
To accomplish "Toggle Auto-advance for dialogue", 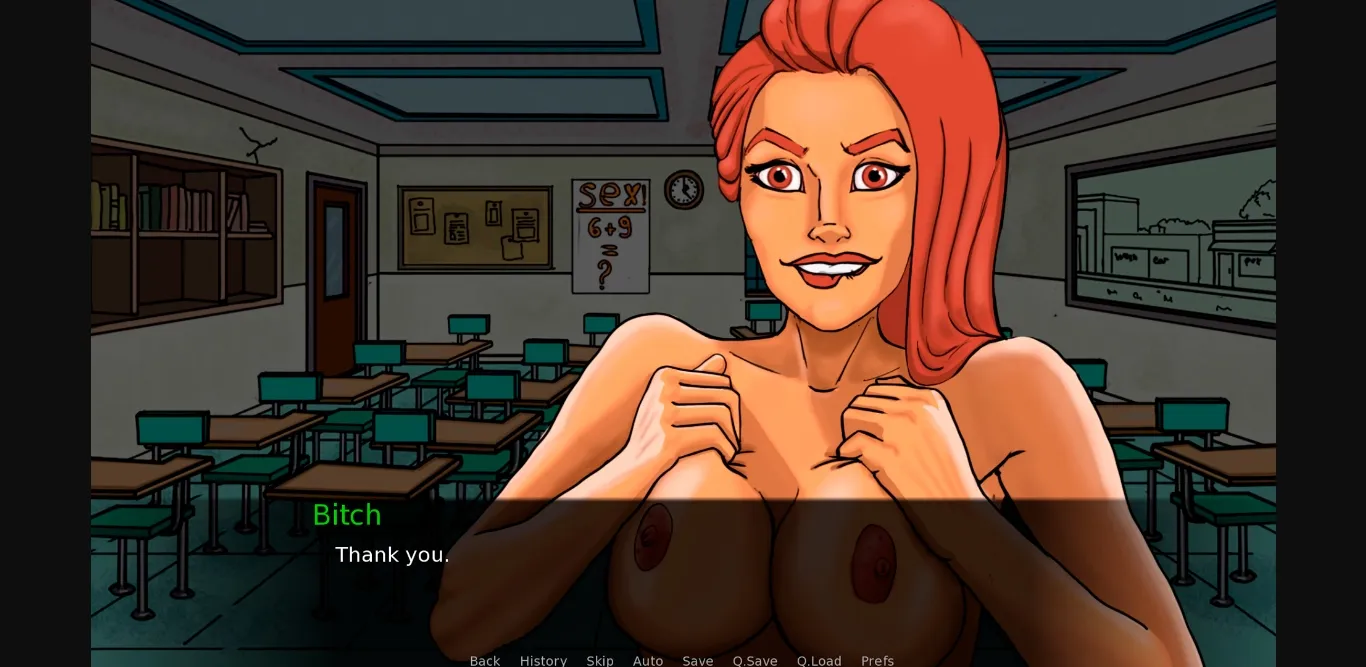I will [x=648, y=660].
